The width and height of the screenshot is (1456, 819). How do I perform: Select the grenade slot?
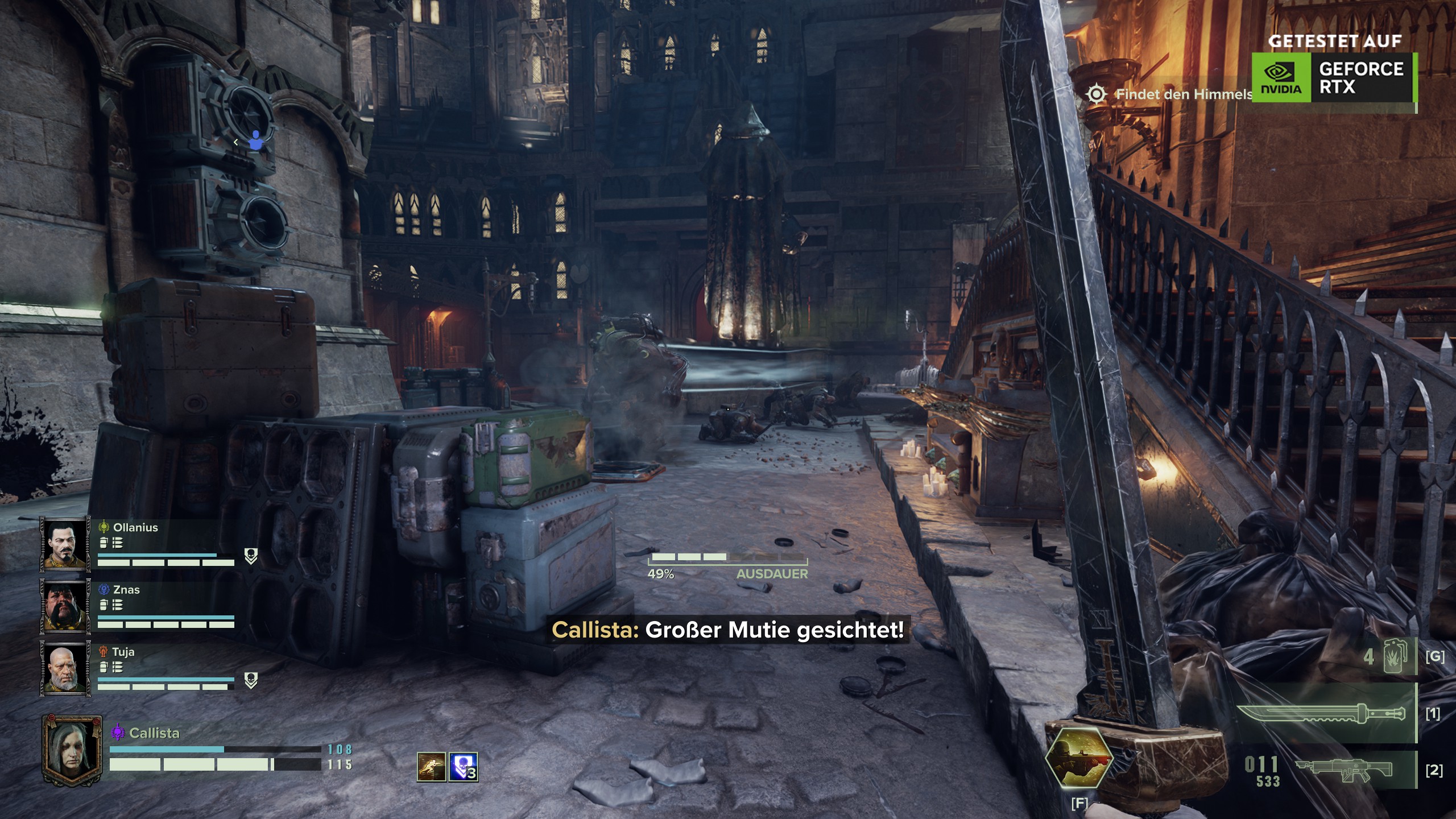tap(1394, 657)
